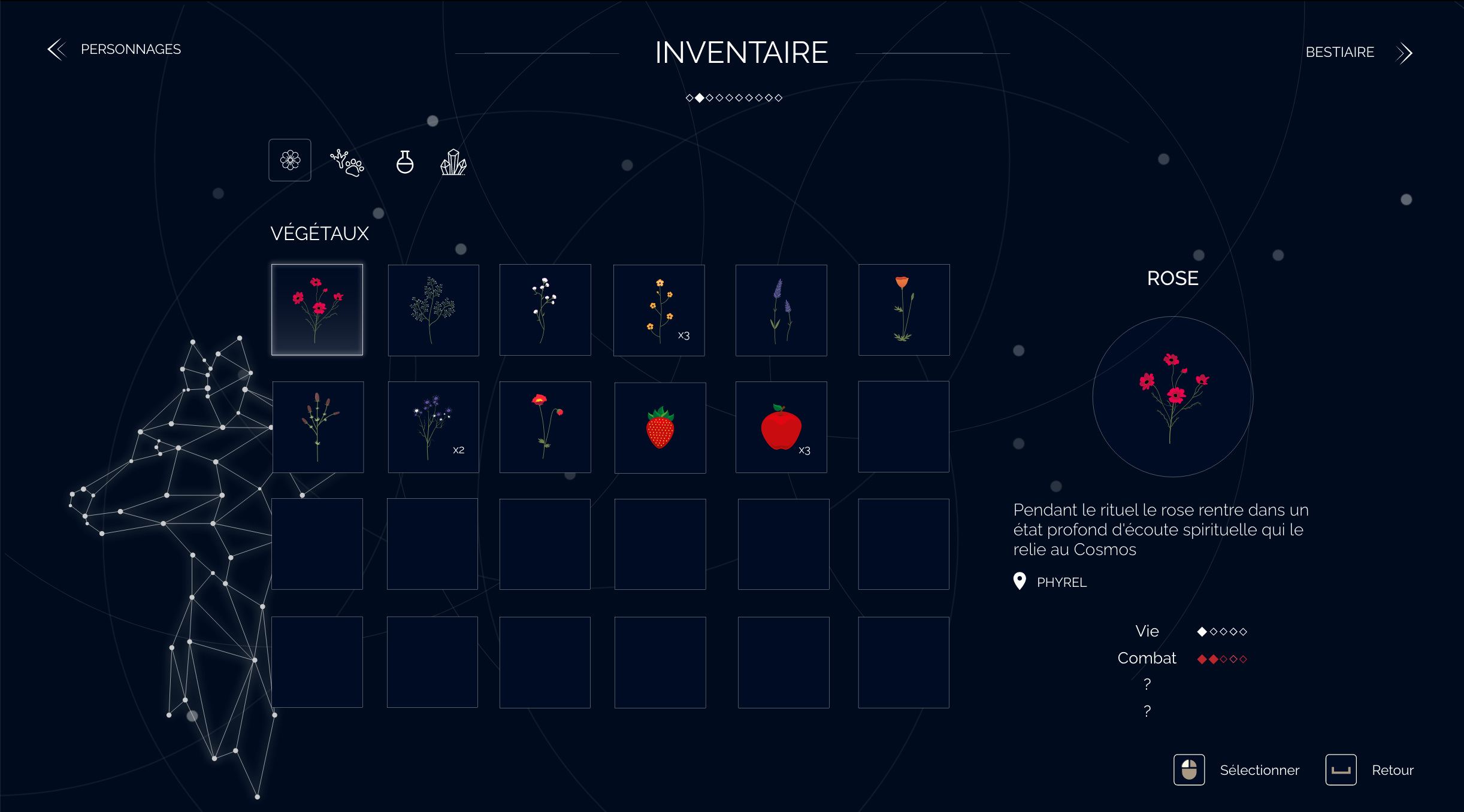Go back to the Personnages page

click(115, 50)
